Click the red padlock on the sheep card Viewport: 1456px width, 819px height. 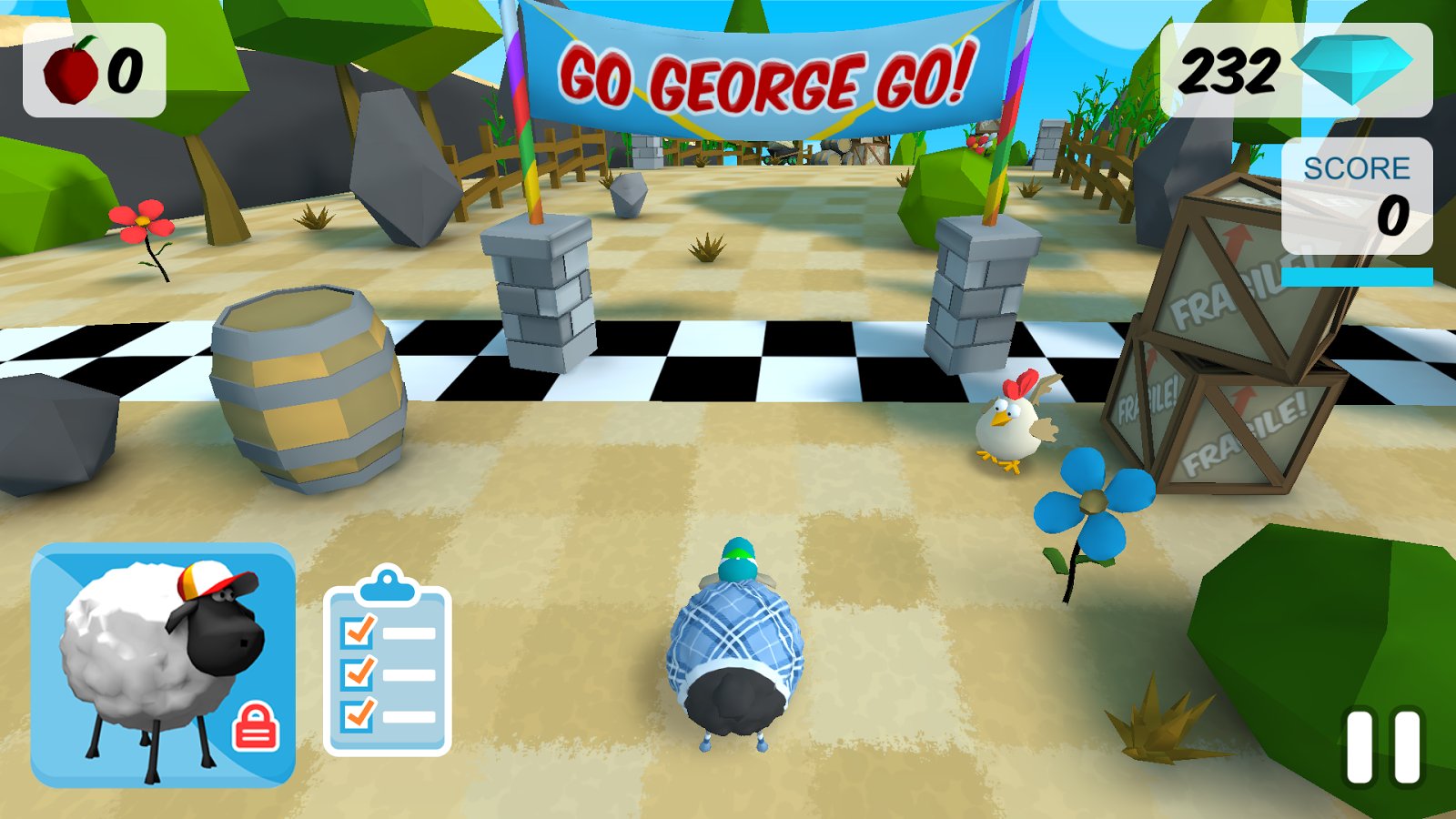[x=254, y=725]
